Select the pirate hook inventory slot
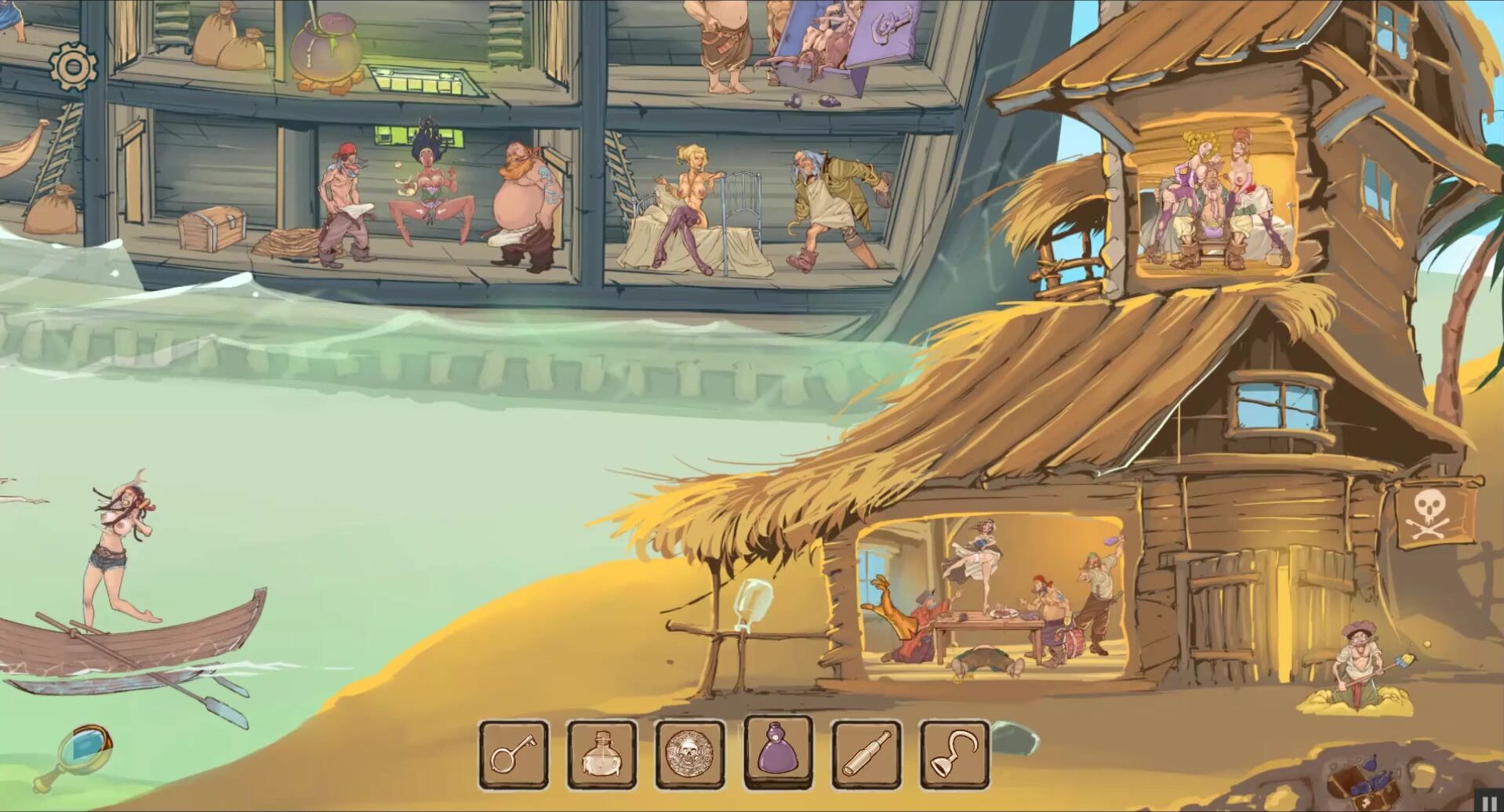The image size is (1504, 812). click(954, 756)
